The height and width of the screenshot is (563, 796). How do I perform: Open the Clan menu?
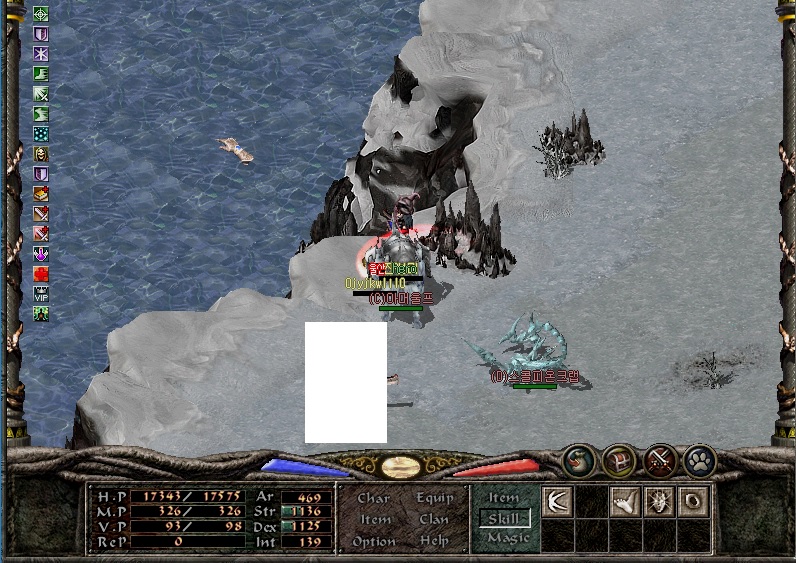[x=434, y=520]
